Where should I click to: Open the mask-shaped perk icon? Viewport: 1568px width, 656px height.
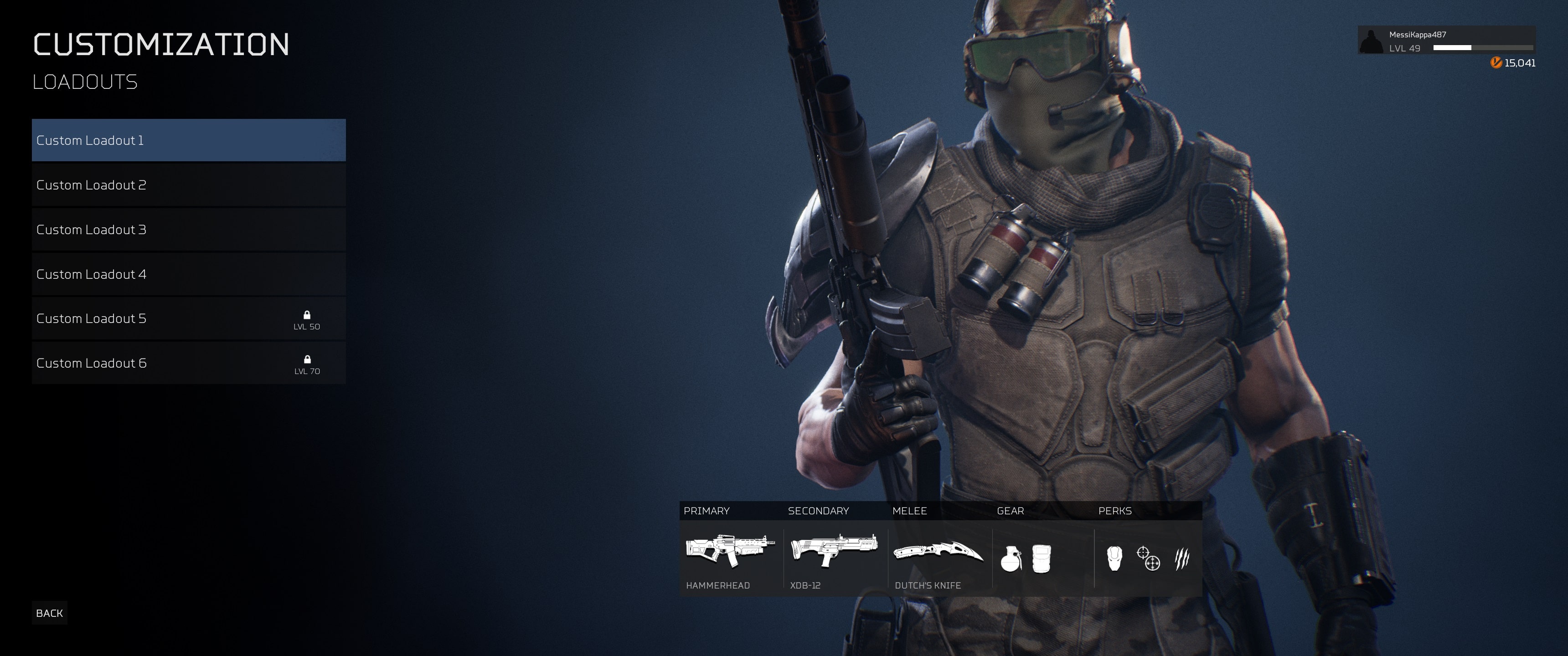tap(1114, 558)
